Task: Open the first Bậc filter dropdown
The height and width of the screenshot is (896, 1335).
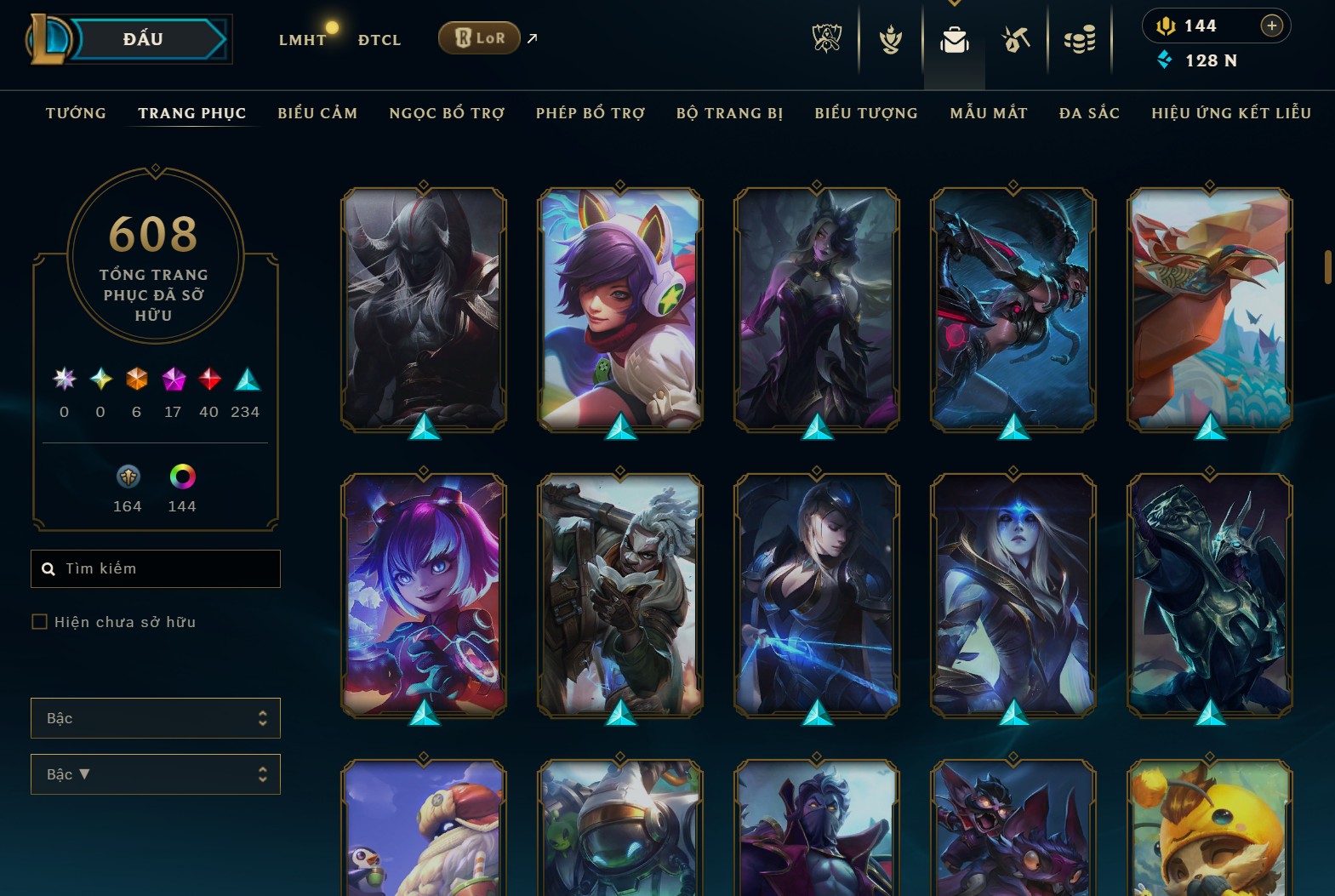Action: coord(156,718)
